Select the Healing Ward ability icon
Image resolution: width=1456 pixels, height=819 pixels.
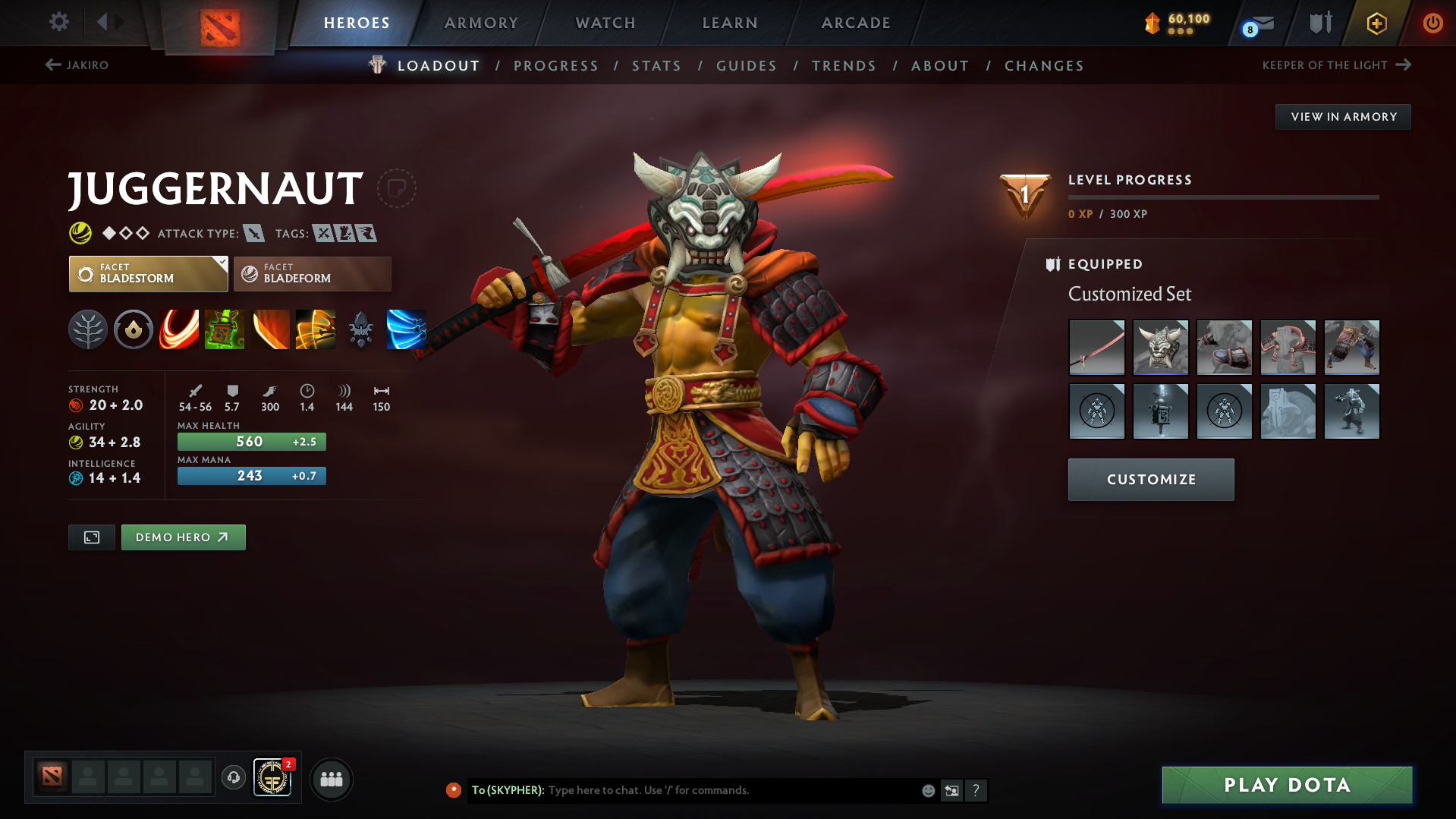pyautogui.click(x=225, y=329)
